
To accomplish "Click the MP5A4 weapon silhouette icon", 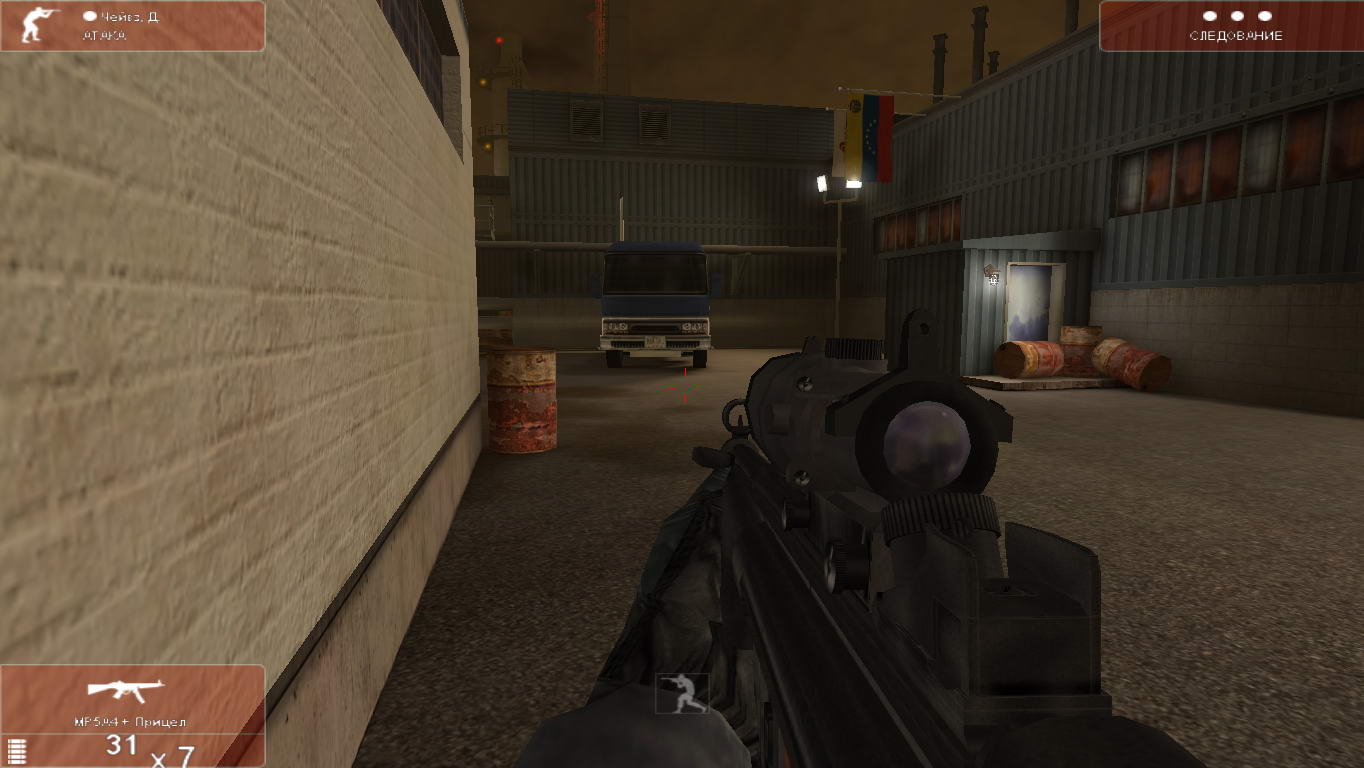I will (x=125, y=690).
